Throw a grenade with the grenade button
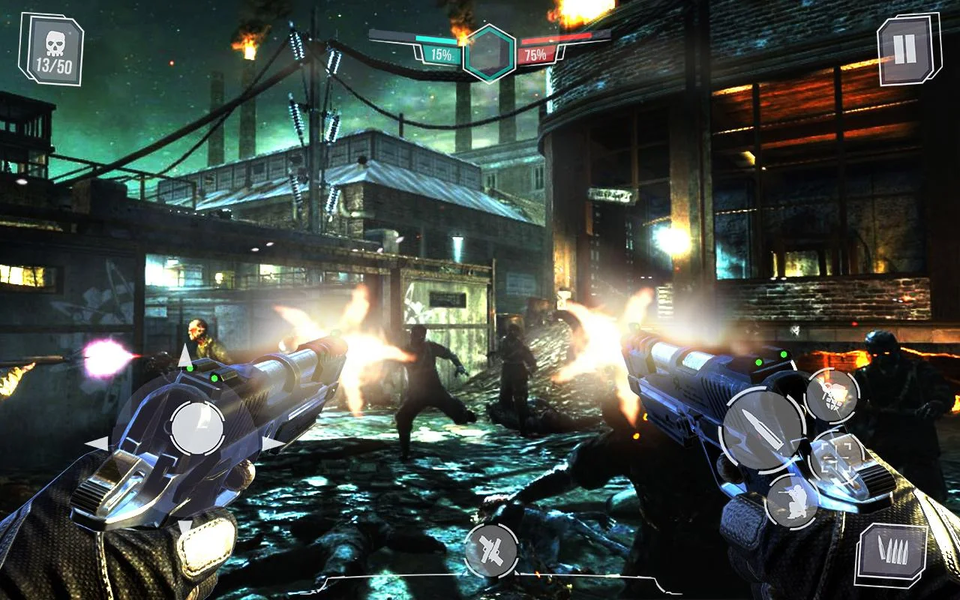The image size is (960, 600). coord(832,395)
